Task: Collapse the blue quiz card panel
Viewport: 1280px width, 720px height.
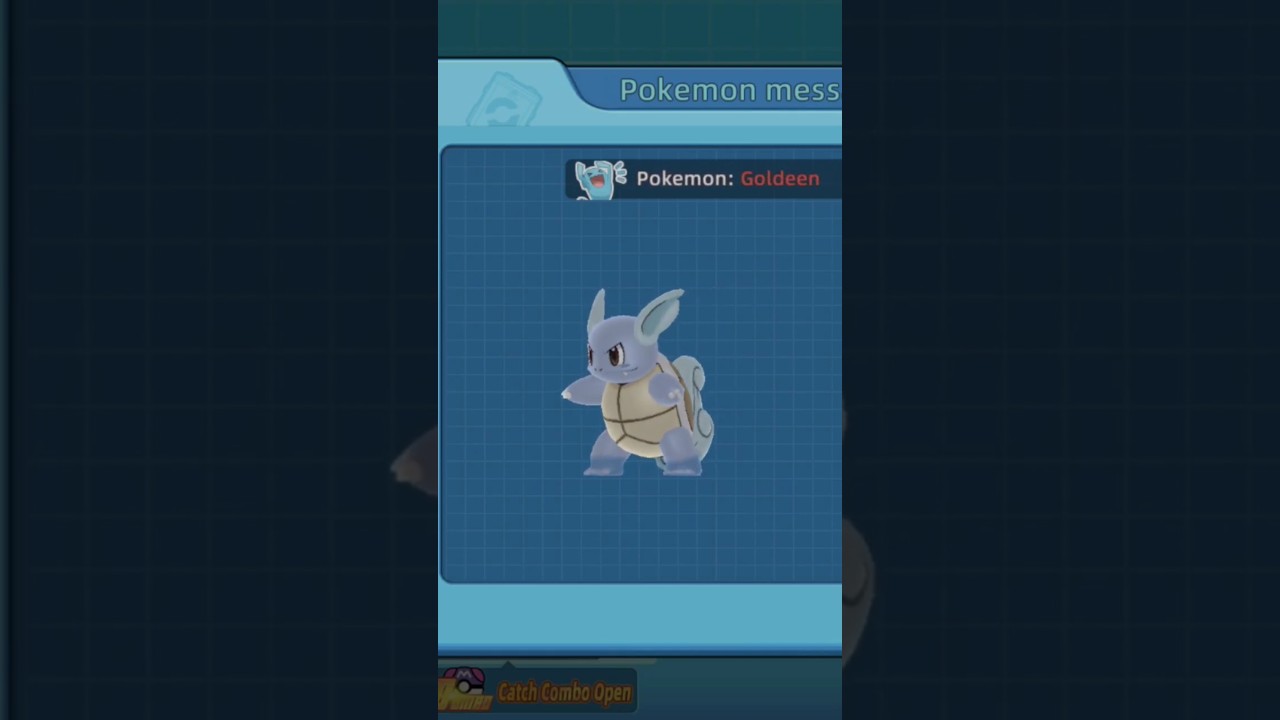Action: (640, 365)
